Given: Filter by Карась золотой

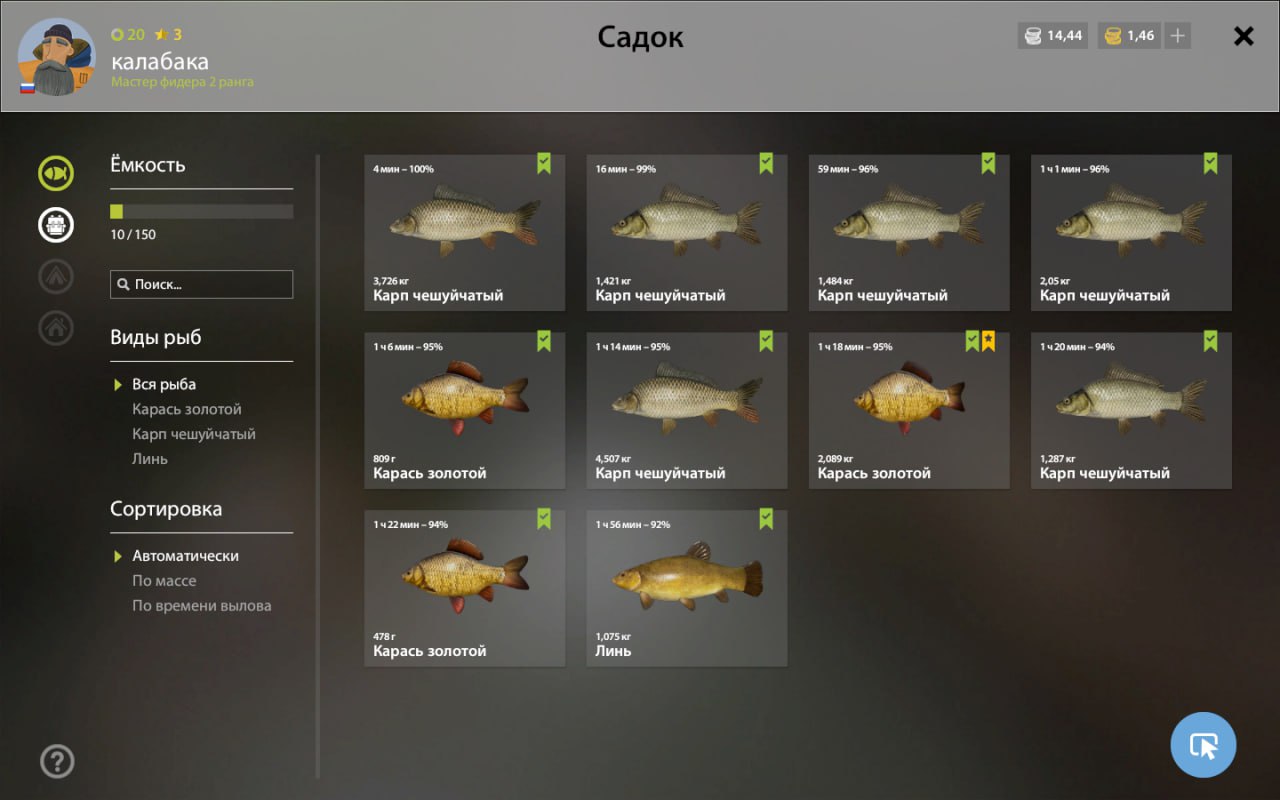Looking at the screenshot, I should point(187,409).
